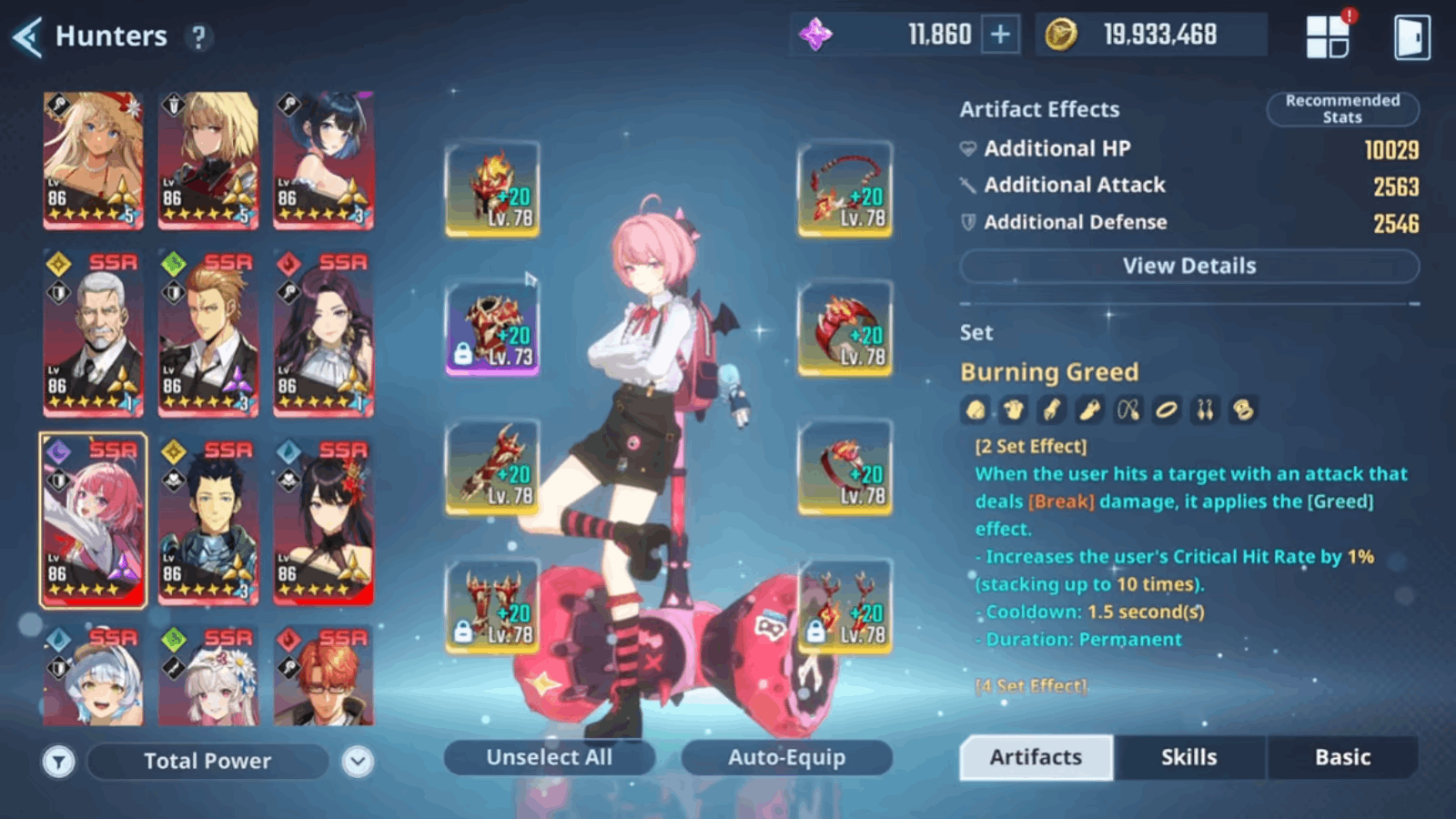Open the grid main menu icon
This screenshot has width=1456, height=819.
click(1327, 36)
